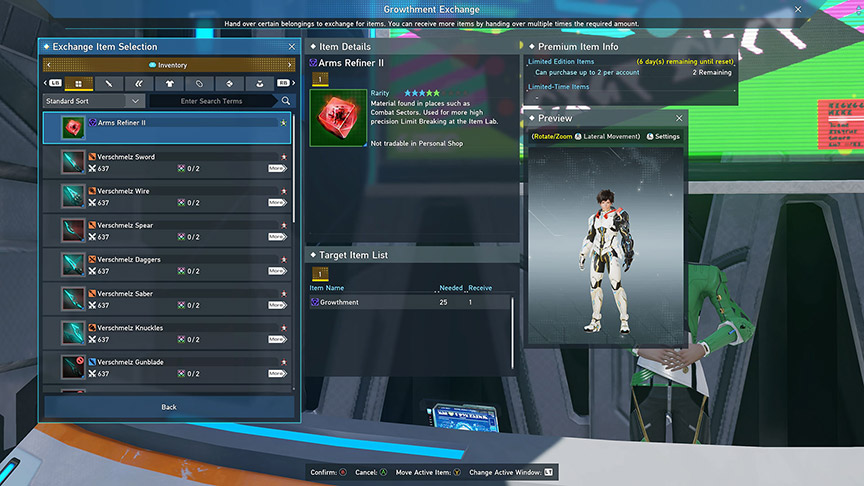Show the all-items grid category tab
Viewport: 864px width, 486px height.
pyautogui.click(x=79, y=83)
